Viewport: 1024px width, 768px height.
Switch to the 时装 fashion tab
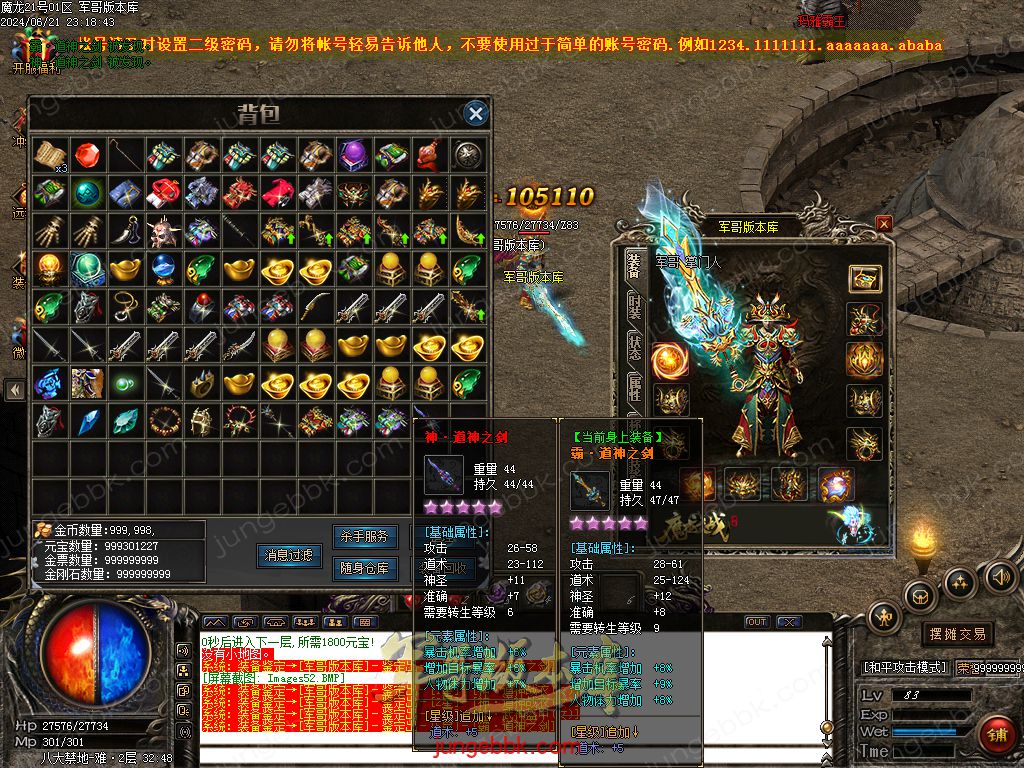[634, 306]
